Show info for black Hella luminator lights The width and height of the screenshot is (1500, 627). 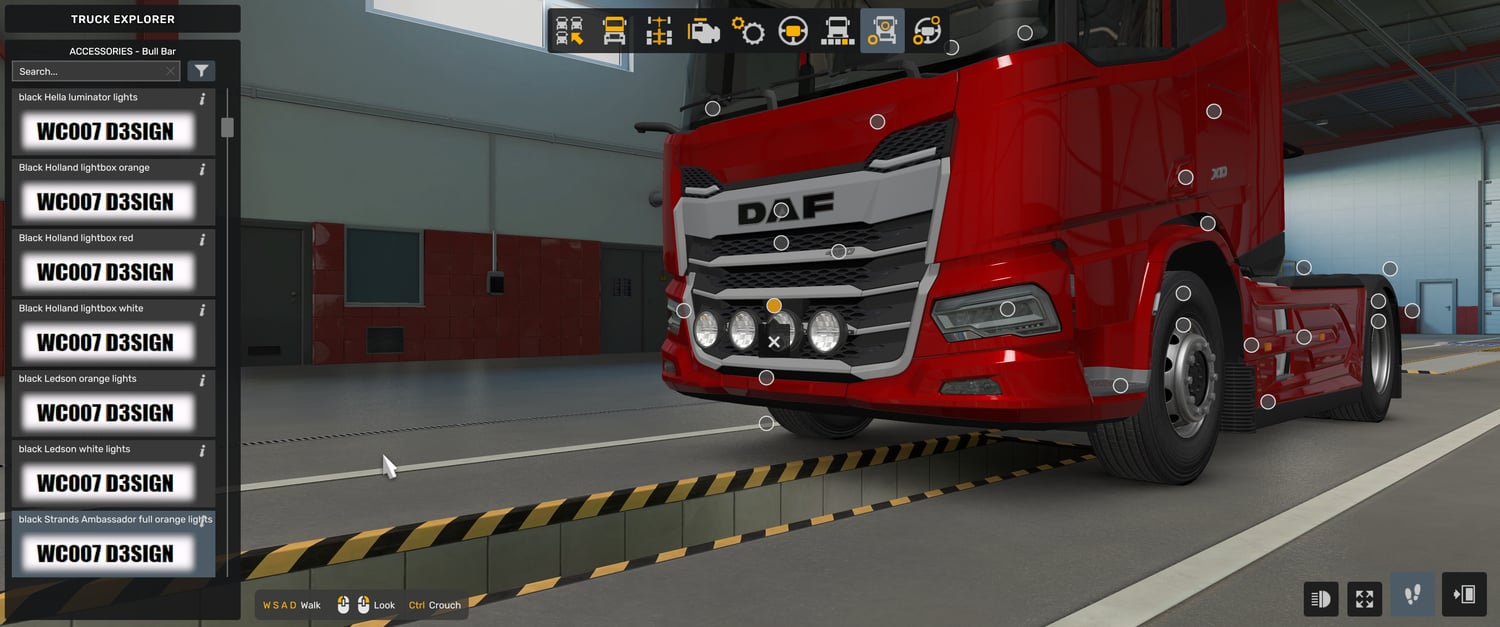[202, 98]
